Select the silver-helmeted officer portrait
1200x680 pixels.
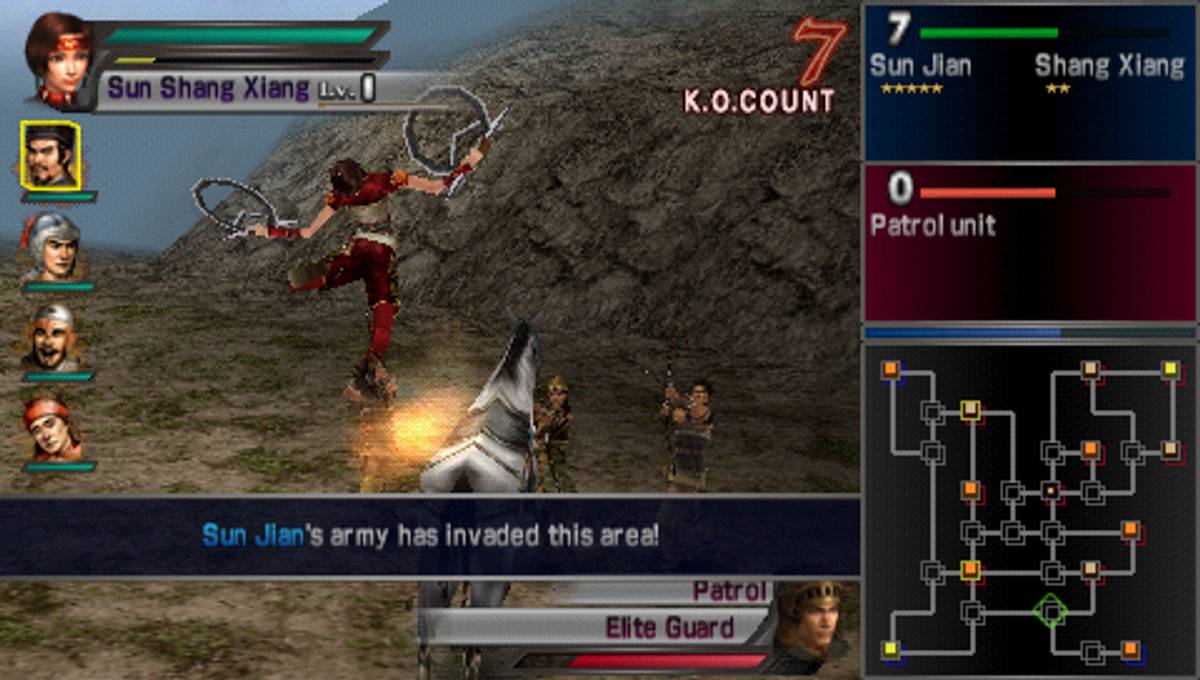(x=50, y=247)
